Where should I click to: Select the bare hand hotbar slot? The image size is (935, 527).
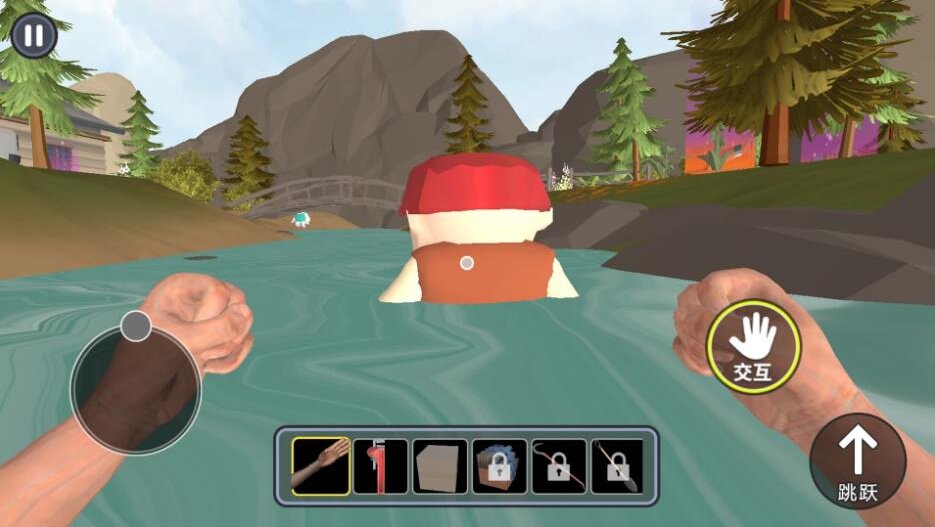pos(321,466)
